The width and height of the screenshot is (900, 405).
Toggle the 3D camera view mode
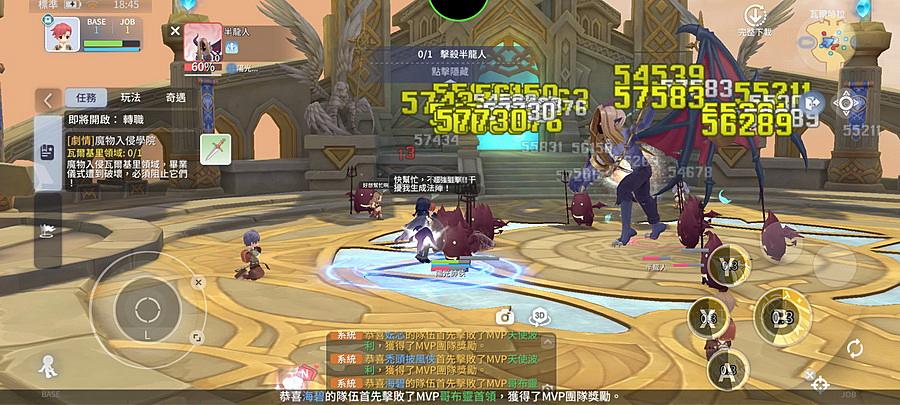[x=538, y=314]
